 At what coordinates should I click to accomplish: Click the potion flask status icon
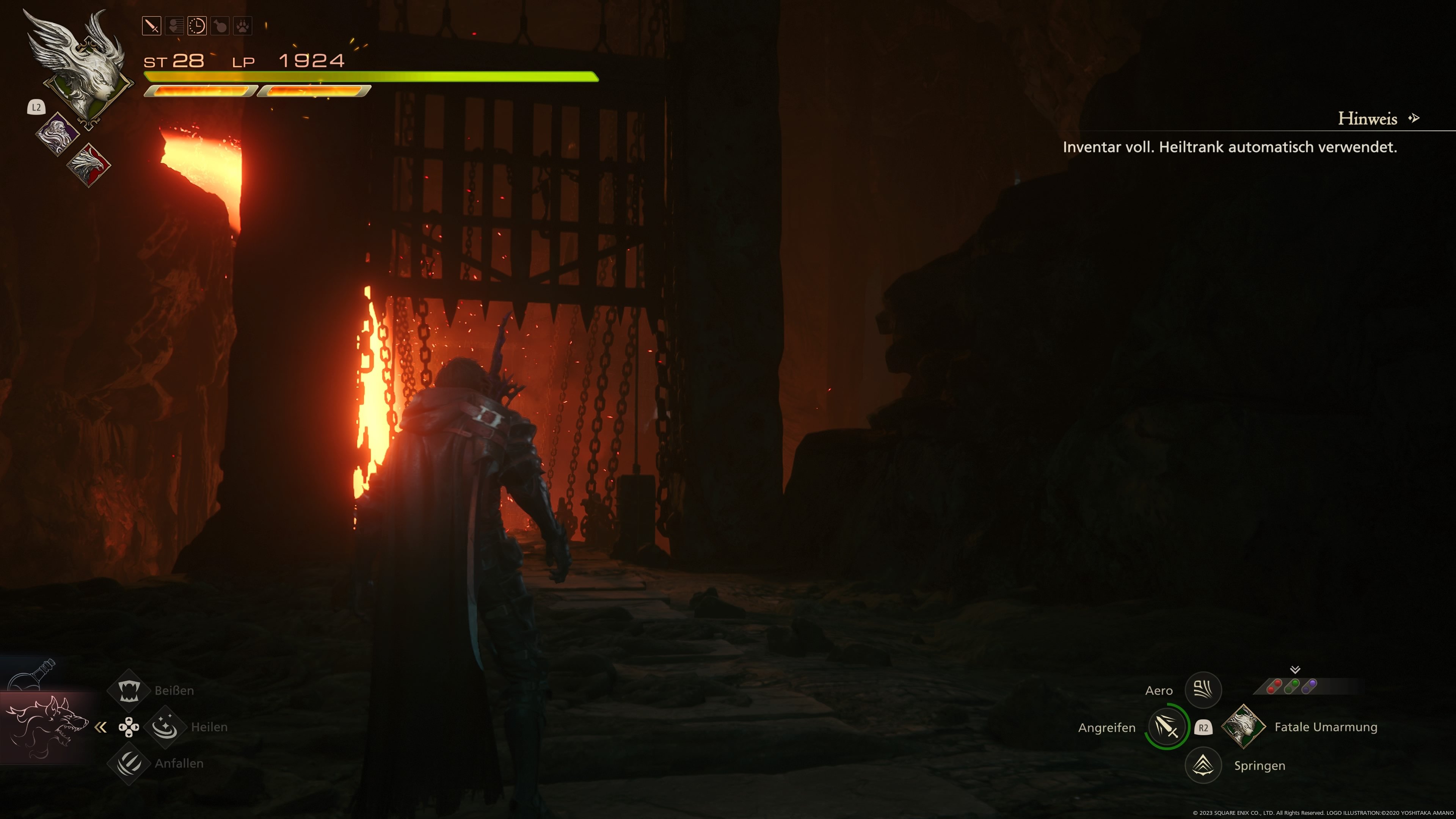[x=220, y=26]
